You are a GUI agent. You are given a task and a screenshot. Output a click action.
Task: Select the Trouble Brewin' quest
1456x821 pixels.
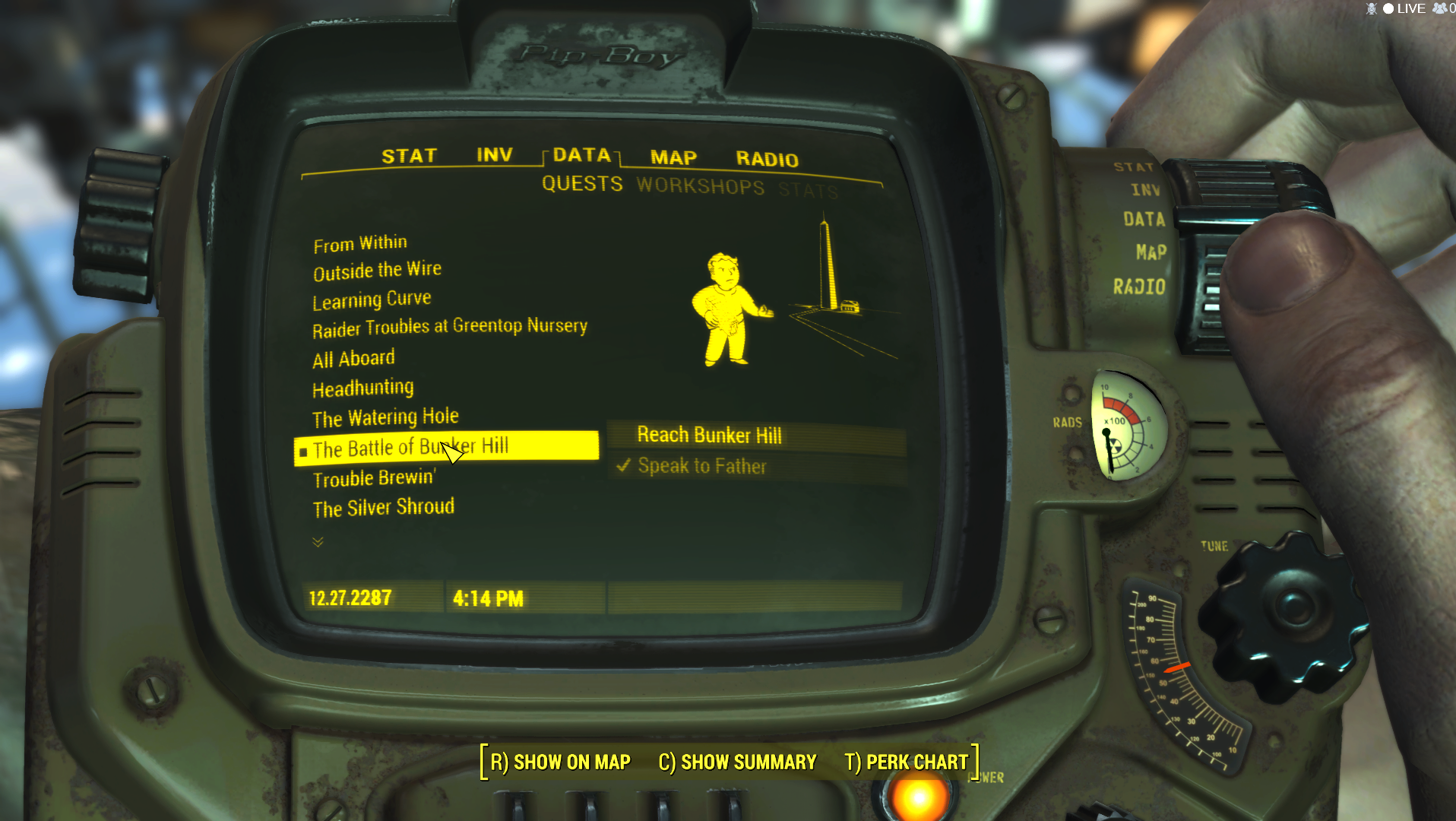[x=374, y=478]
